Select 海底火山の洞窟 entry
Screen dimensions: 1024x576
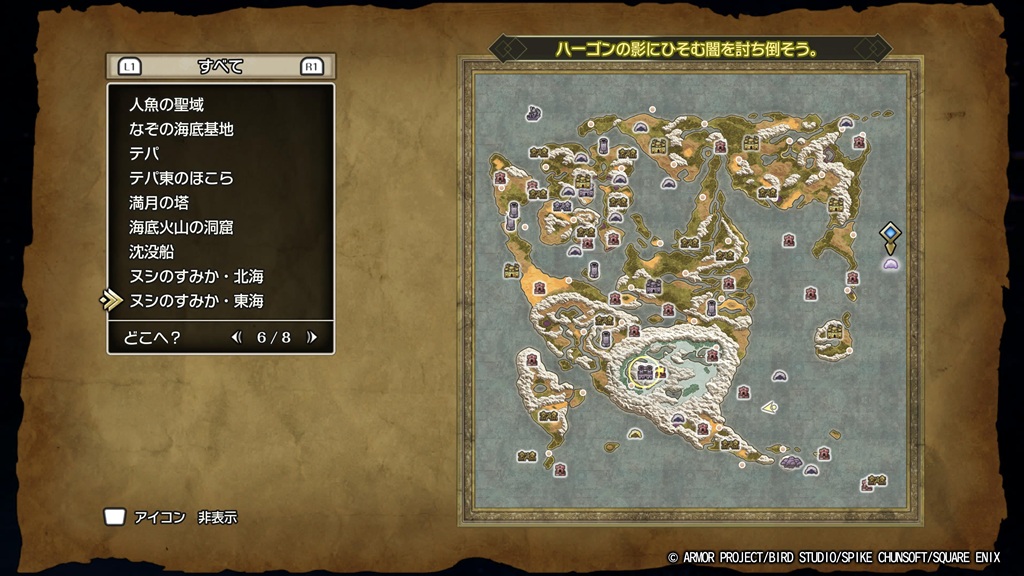(181, 227)
